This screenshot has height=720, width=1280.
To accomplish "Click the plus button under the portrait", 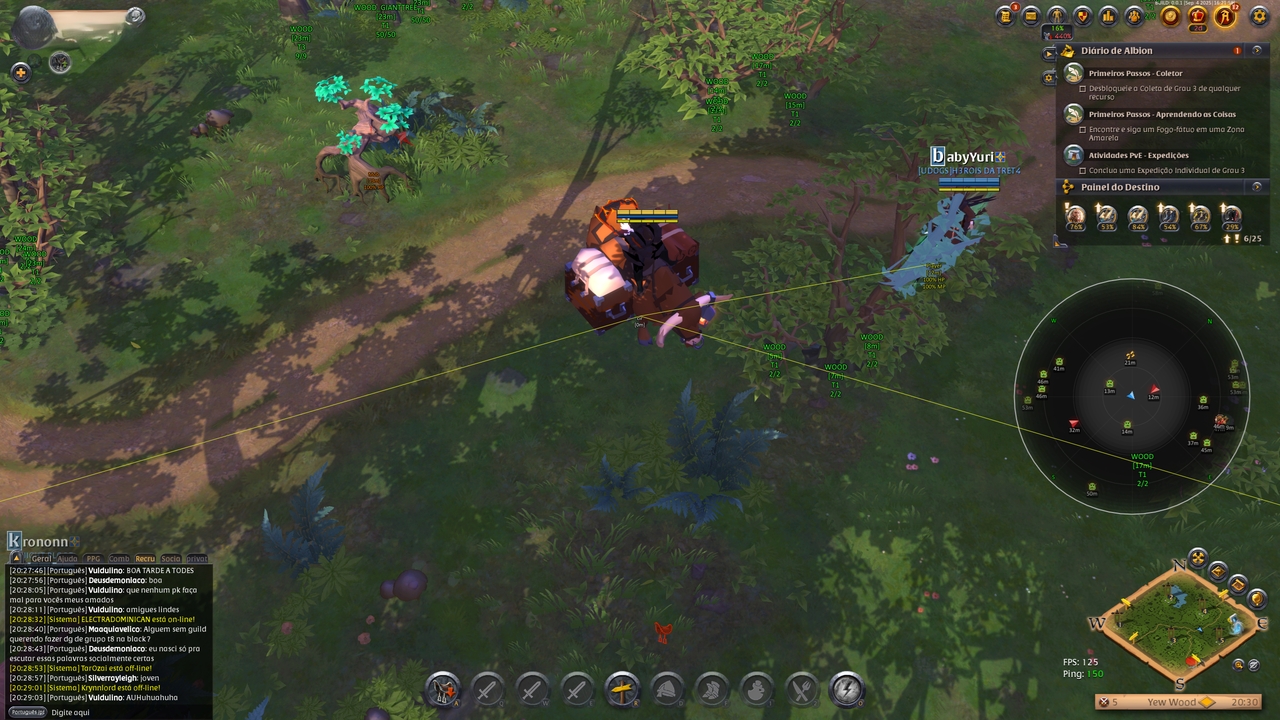I will (x=20, y=72).
